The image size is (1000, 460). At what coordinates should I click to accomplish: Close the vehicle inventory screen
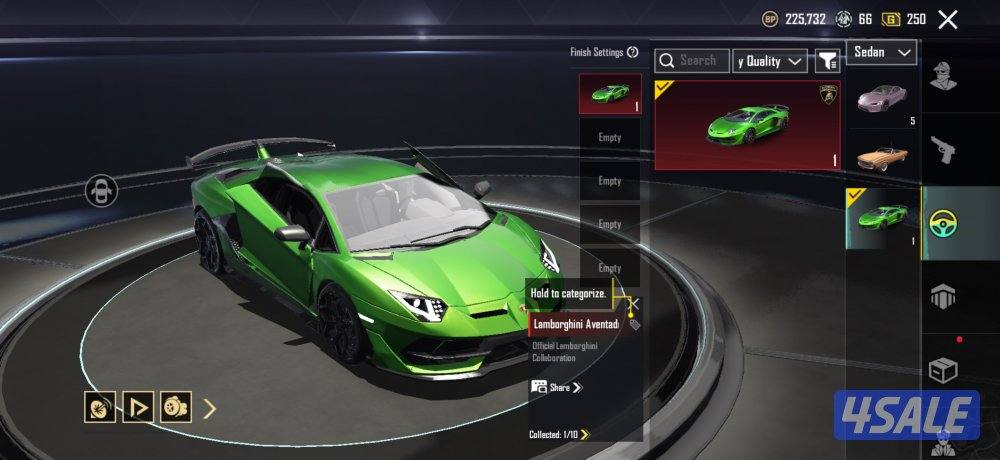(948, 19)
